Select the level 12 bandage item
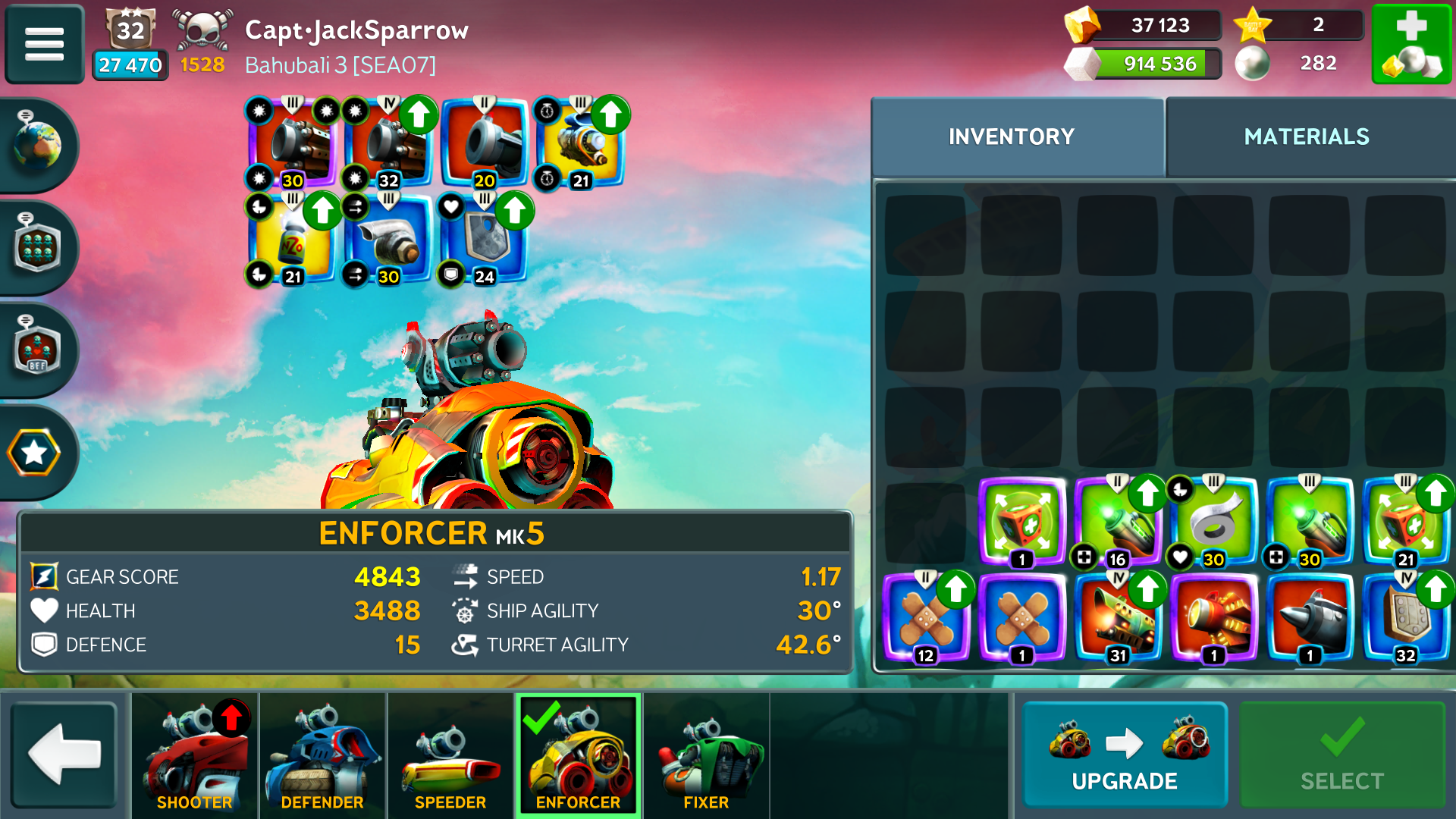This screenshot has height=819, width=1456. (926, 618)
